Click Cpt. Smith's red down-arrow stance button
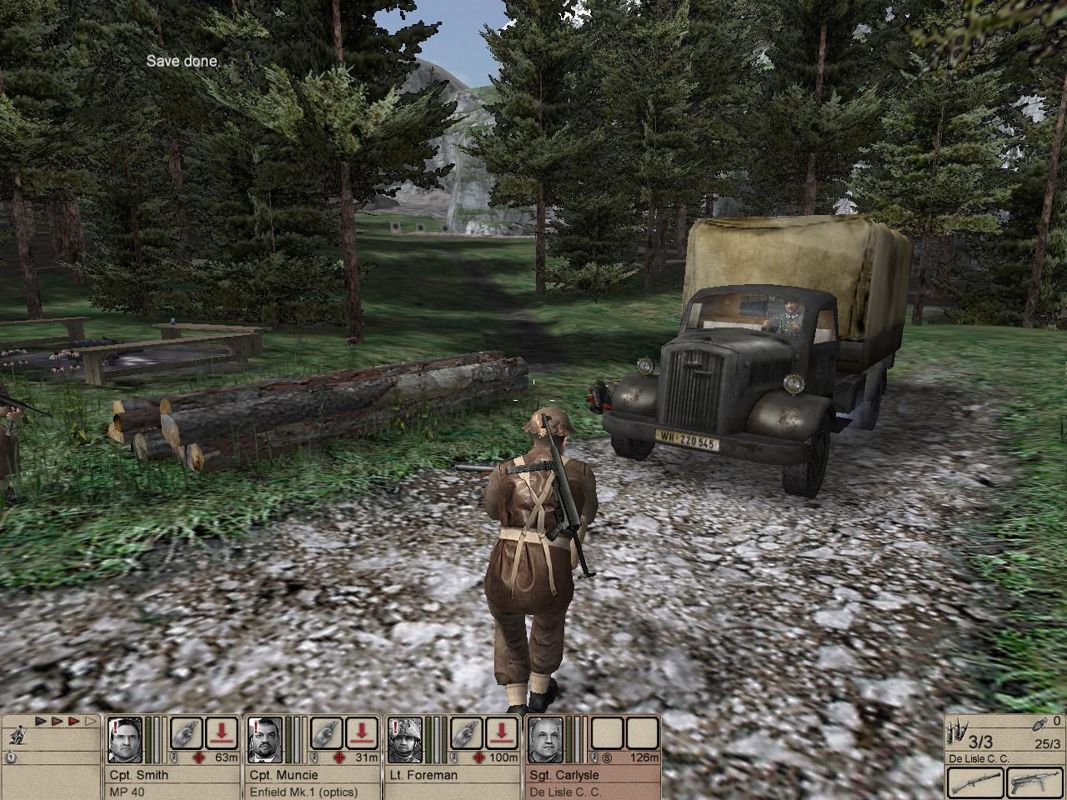The width and height of the screenshot is (1067, 800). click(222, 733)
